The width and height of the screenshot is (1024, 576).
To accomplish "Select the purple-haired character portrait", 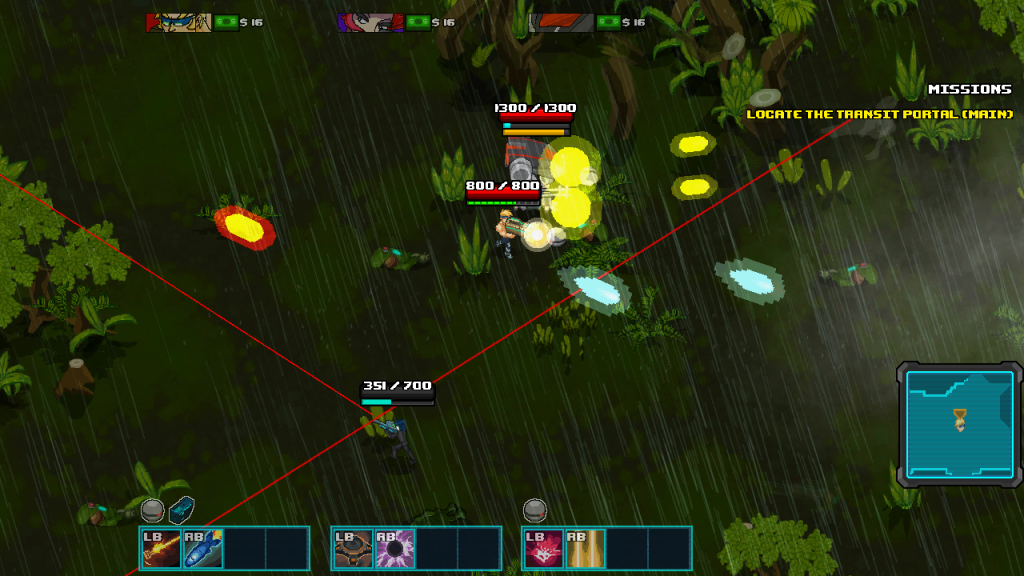I will point(370,22).
